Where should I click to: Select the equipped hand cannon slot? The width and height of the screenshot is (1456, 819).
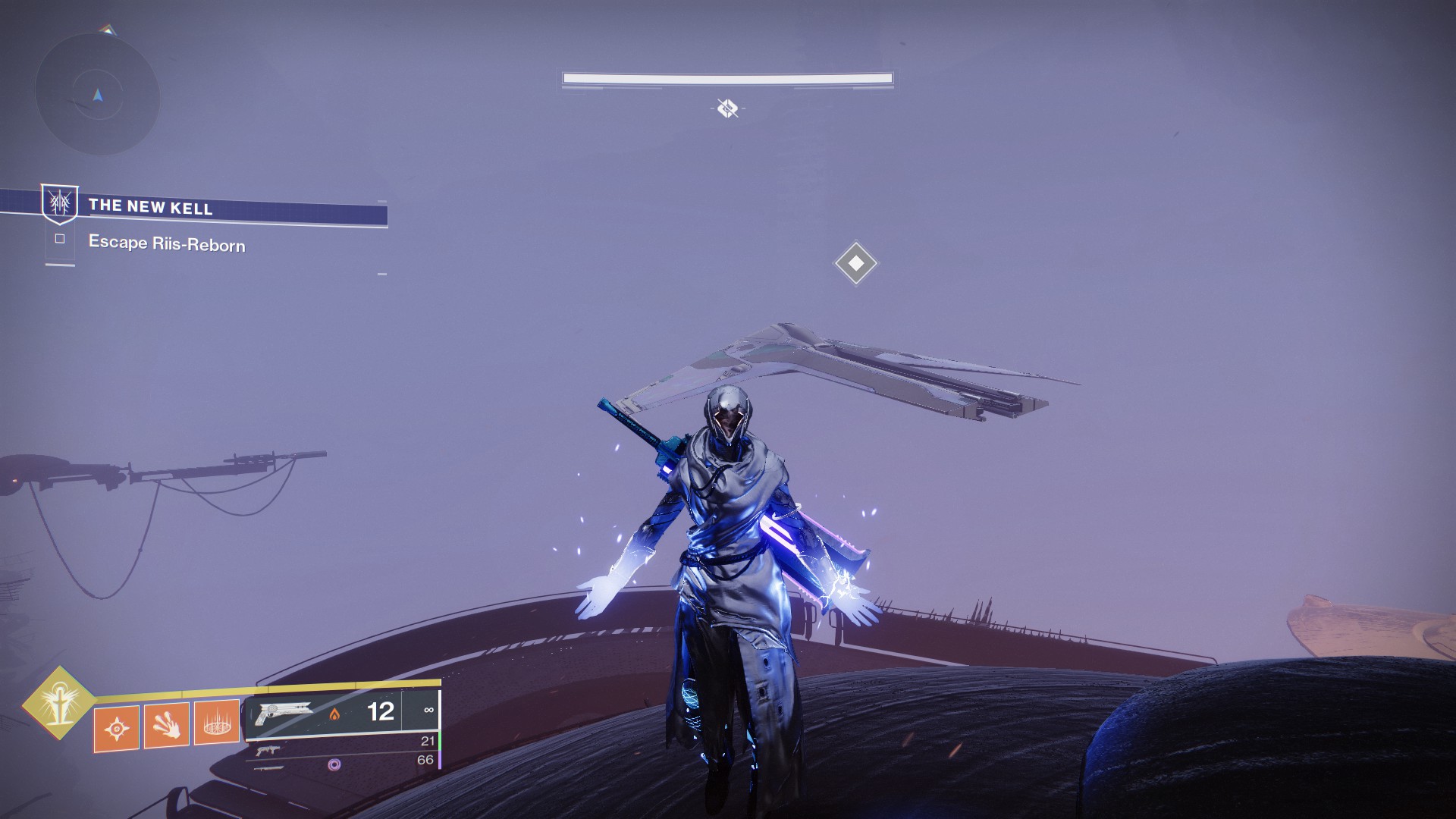[x=285, y=714]
